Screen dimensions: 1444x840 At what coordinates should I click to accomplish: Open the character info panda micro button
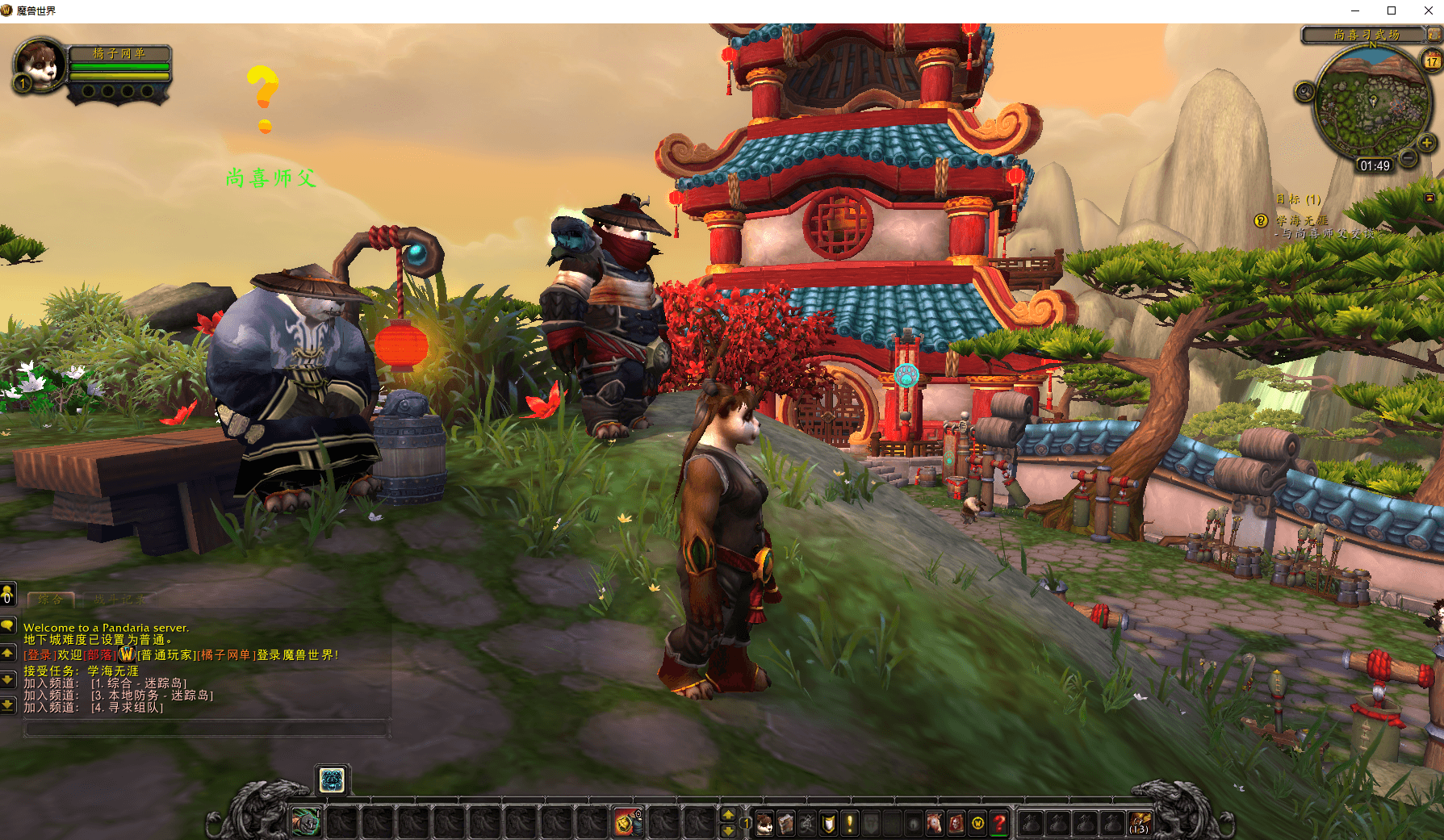764,823
